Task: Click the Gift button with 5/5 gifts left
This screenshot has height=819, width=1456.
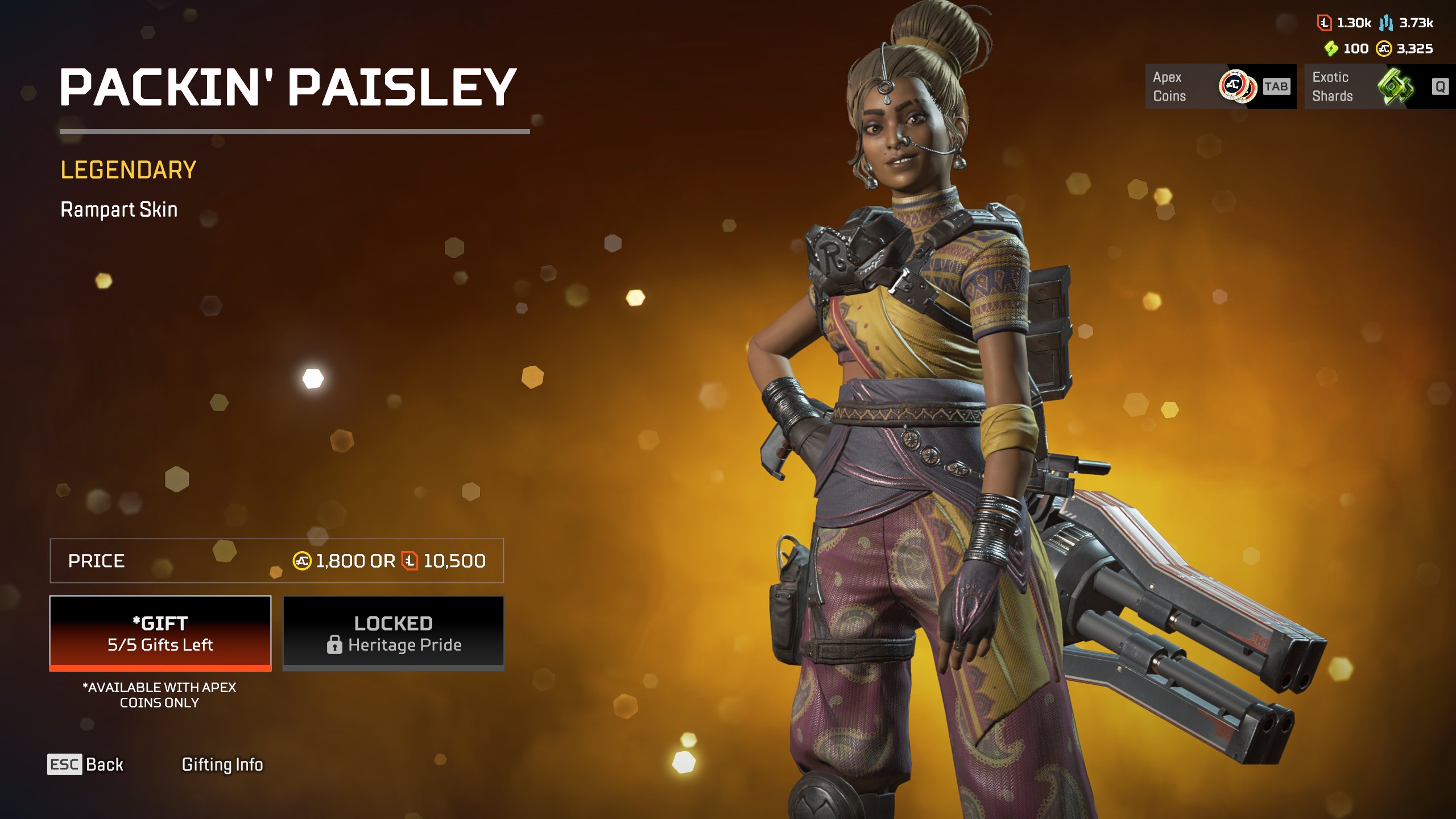Action: (x=160, y=633)
